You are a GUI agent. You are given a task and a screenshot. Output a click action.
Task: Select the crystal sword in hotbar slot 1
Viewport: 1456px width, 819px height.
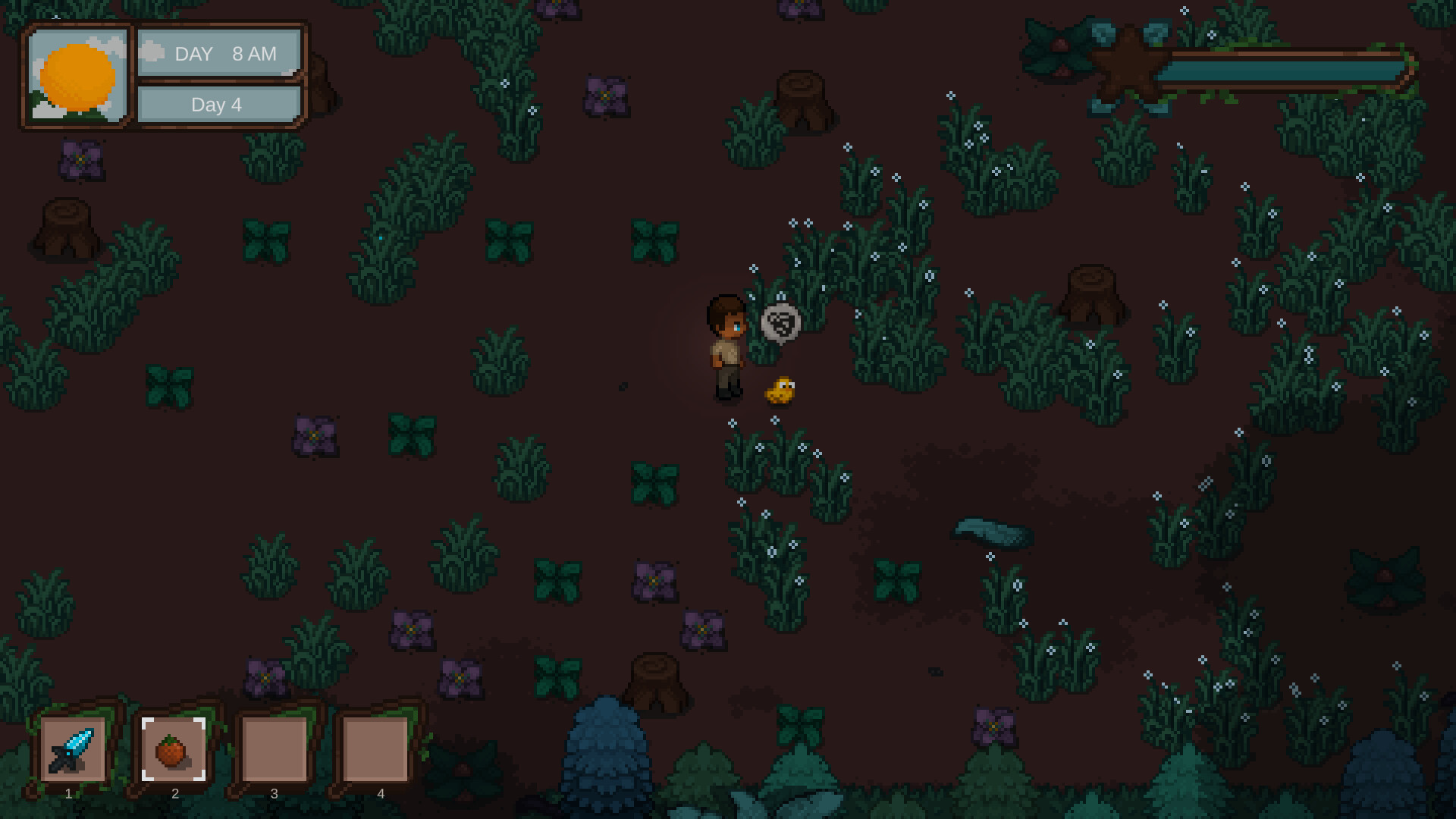coord(73,751)
